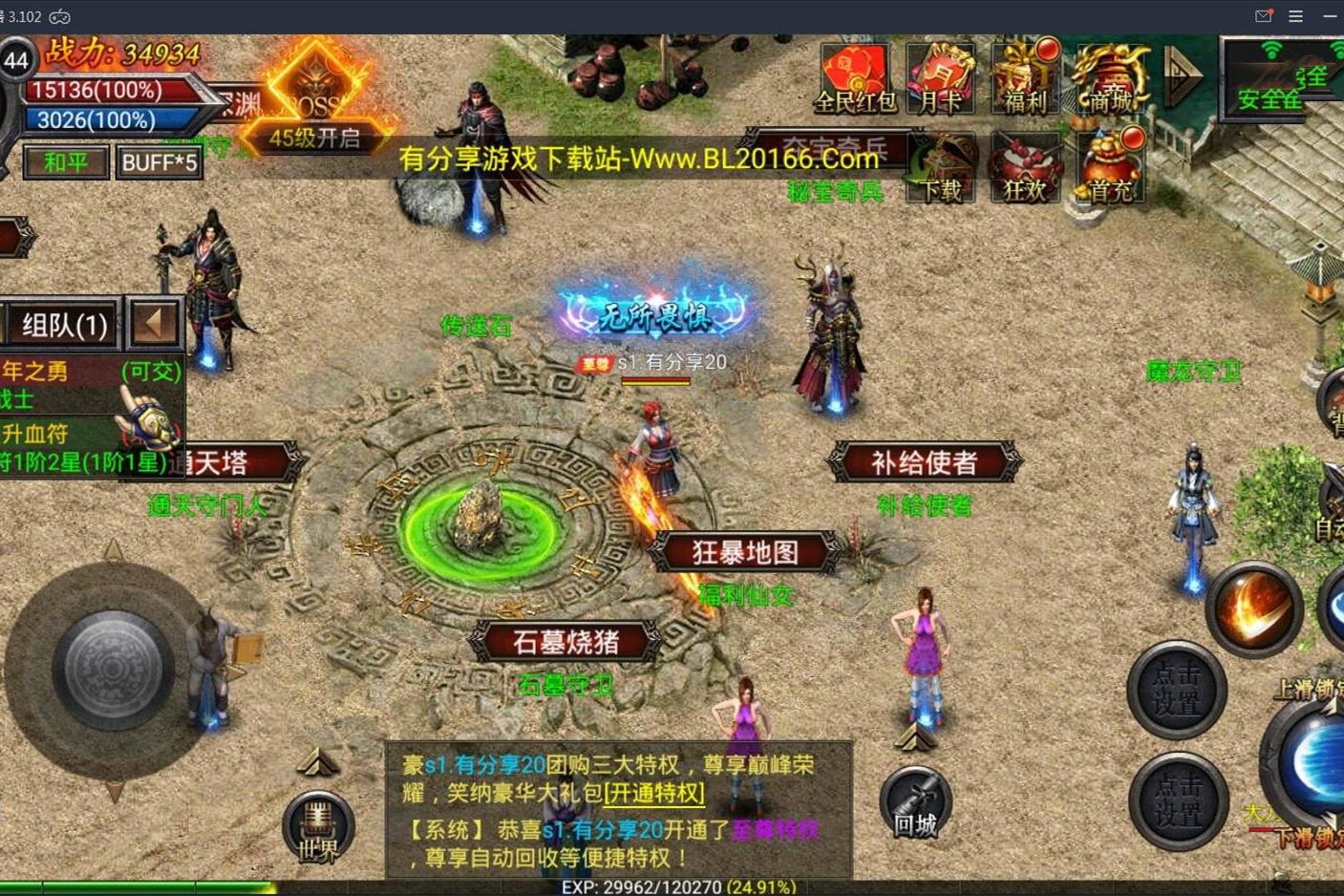Screen dimensions: 1344x896
Task: Expand the BUFF*5 status list
Action: coord(159,162)
